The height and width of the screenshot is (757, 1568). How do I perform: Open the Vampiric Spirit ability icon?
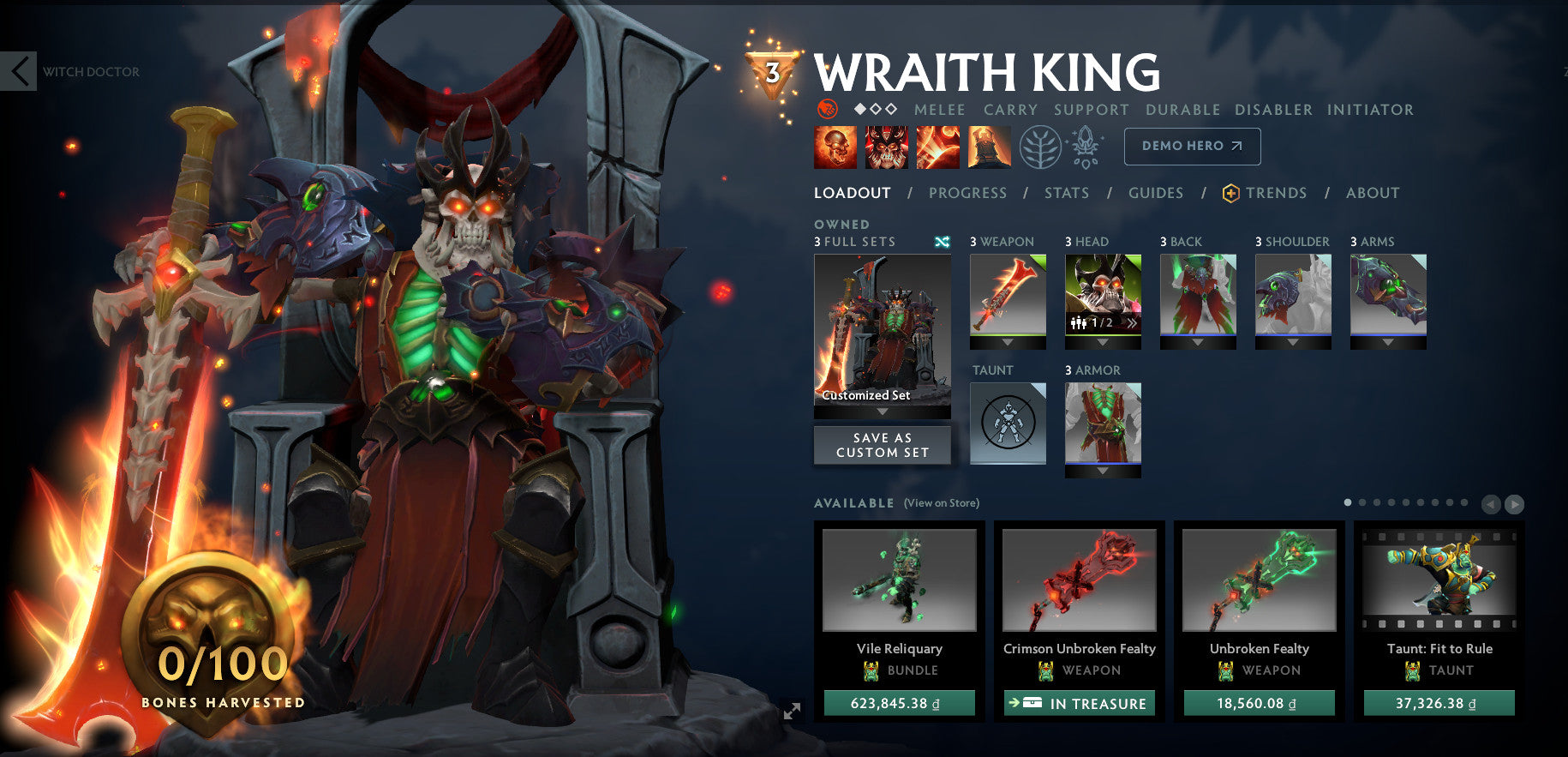coord(886,146)
